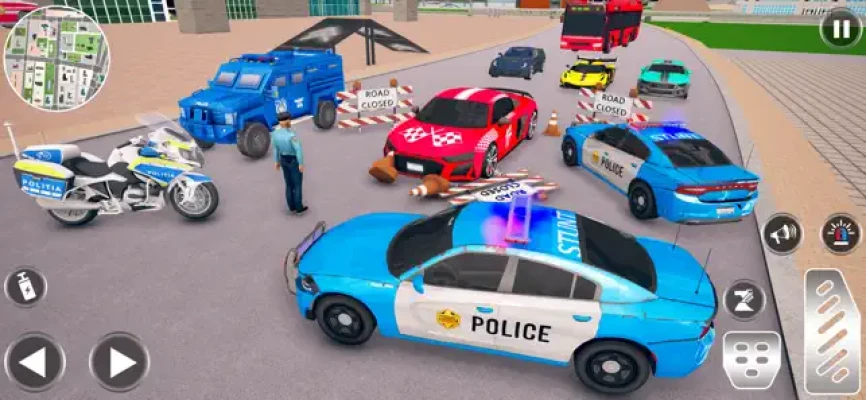This screenshot has height=400, width=866.
Task: Activate the nitro boost canister button
Action: pos(25,286)
